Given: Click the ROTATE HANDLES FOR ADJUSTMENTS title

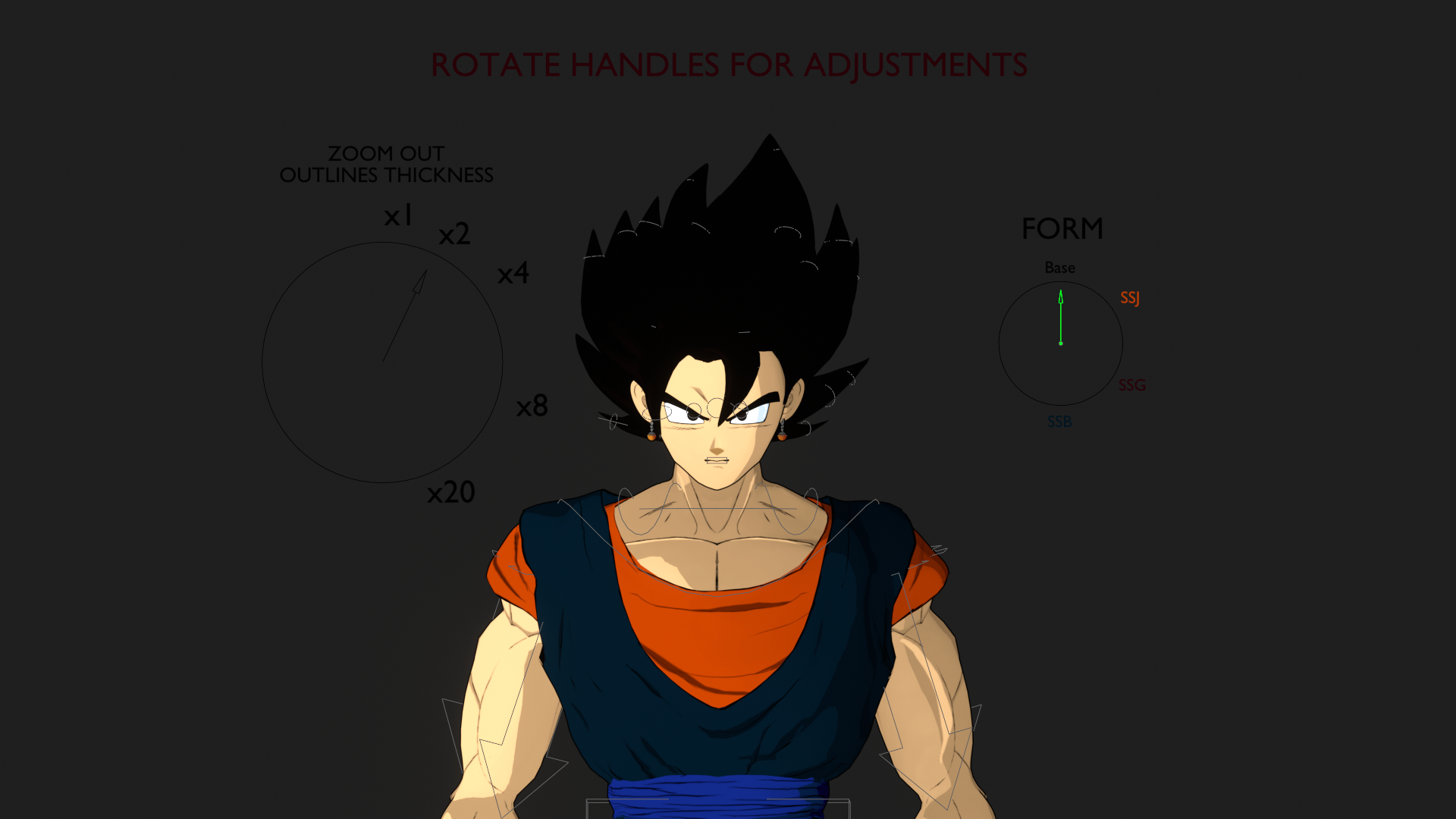Looking at the screenshot, I should pos(728,65).
